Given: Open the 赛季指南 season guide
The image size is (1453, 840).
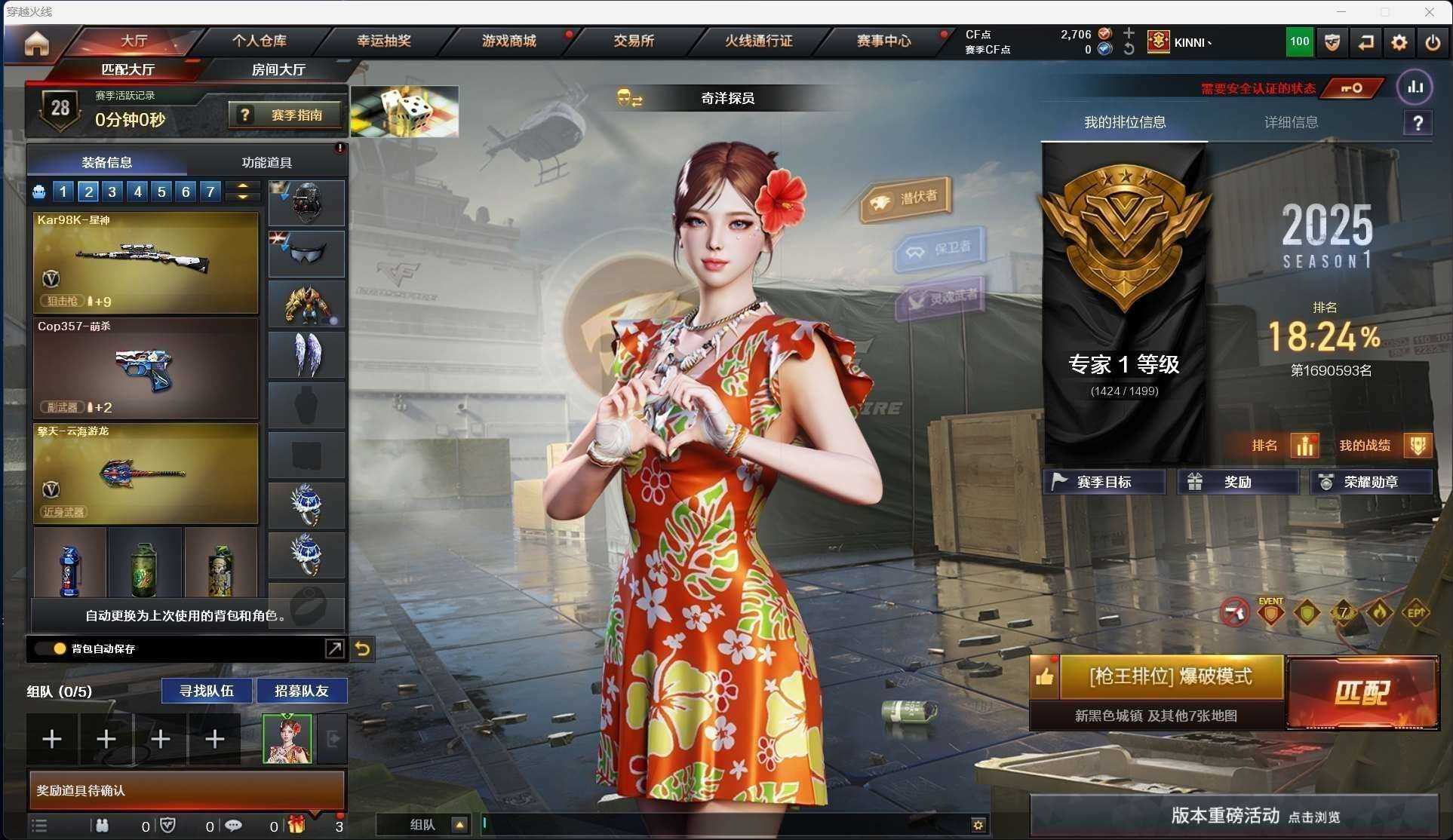Looking at the screenshot, I should point(285,115).
